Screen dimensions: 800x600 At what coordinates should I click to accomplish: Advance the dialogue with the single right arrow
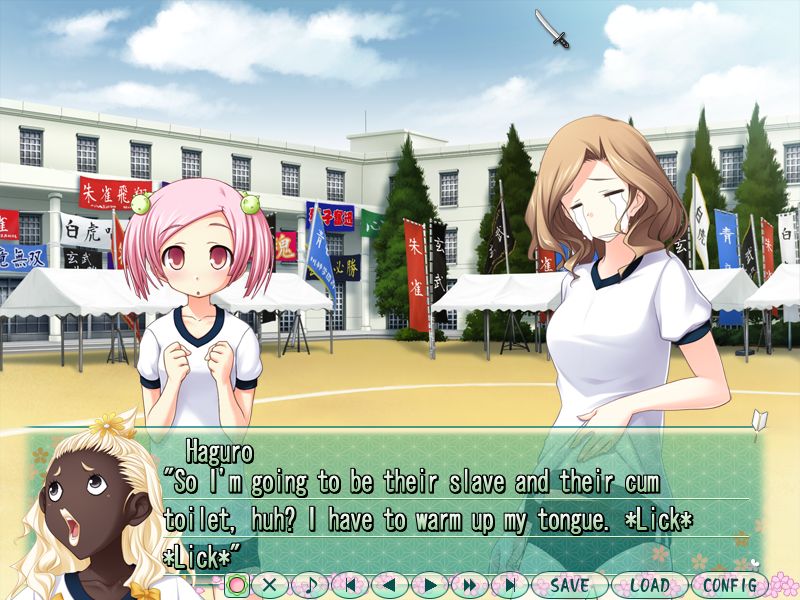[429, 585]
